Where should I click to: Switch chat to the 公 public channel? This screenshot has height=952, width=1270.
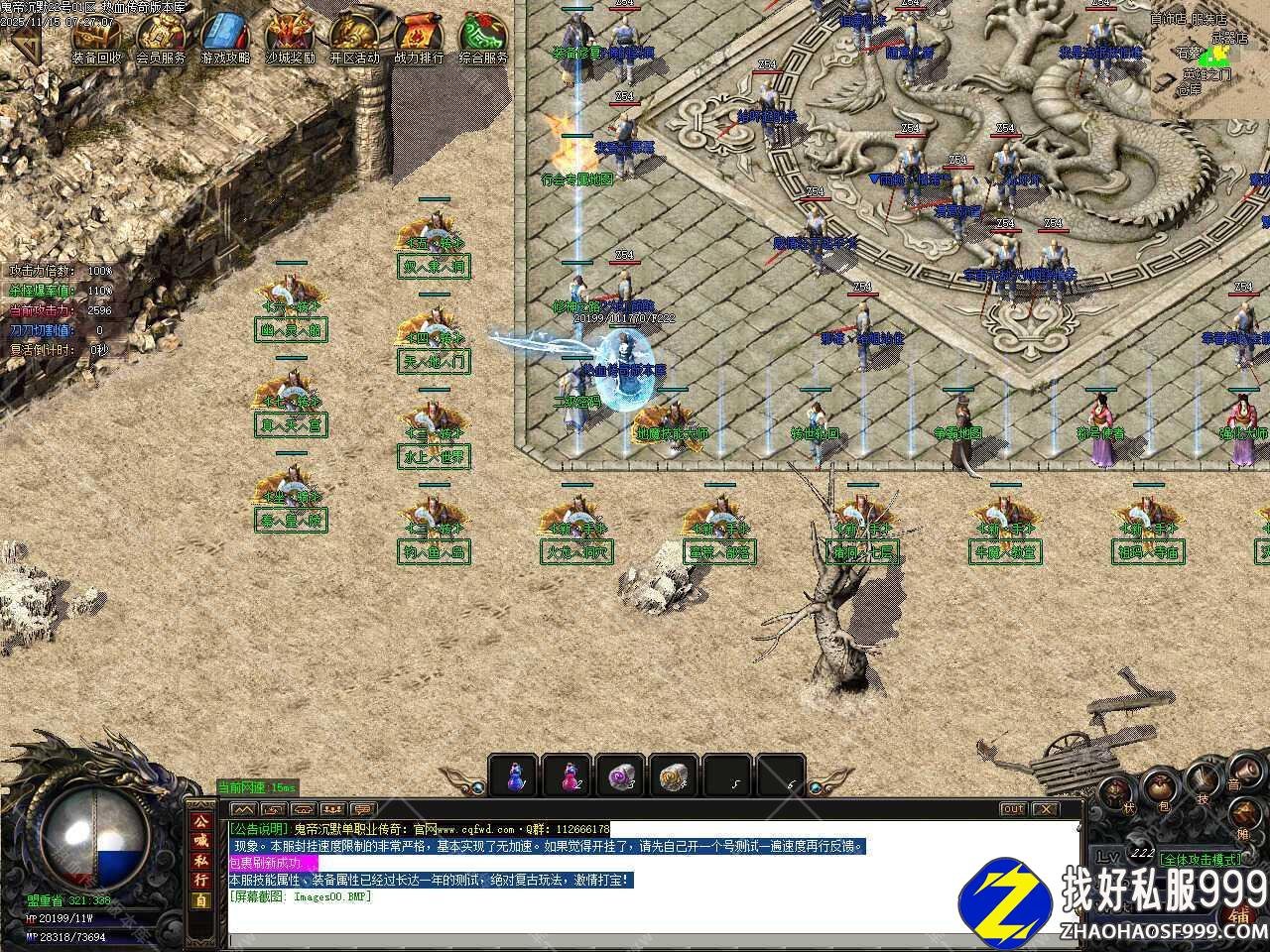pyautogui.click(x=201, y=823)
